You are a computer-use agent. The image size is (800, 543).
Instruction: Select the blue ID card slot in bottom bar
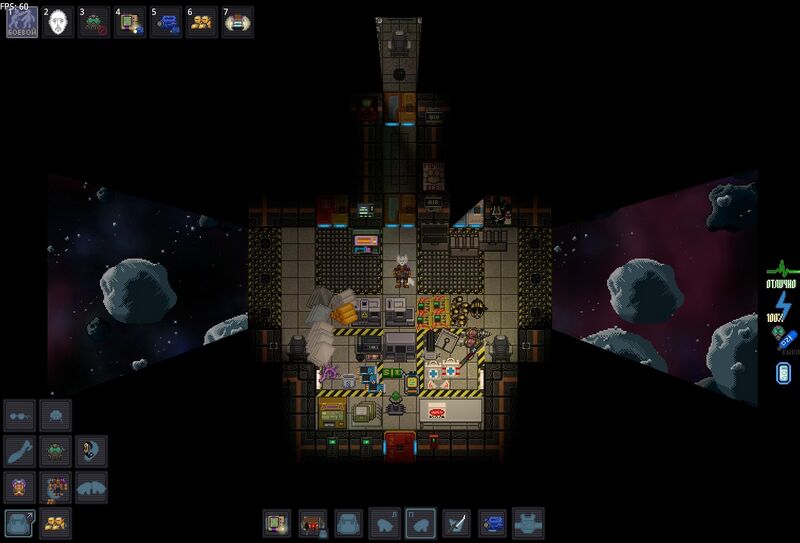(492, 523)
